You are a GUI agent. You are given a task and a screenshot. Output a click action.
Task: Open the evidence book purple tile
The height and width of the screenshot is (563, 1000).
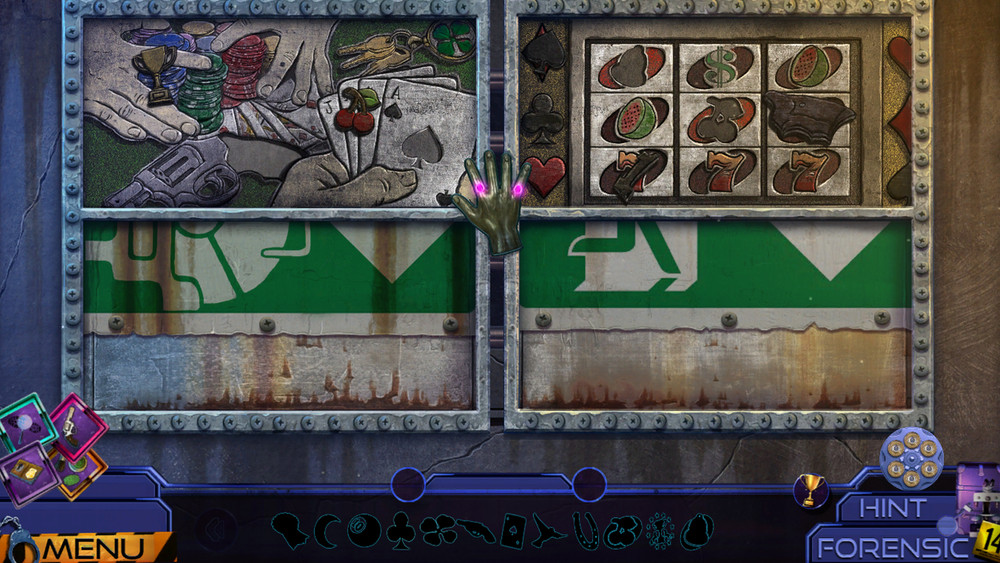(28, 473)
